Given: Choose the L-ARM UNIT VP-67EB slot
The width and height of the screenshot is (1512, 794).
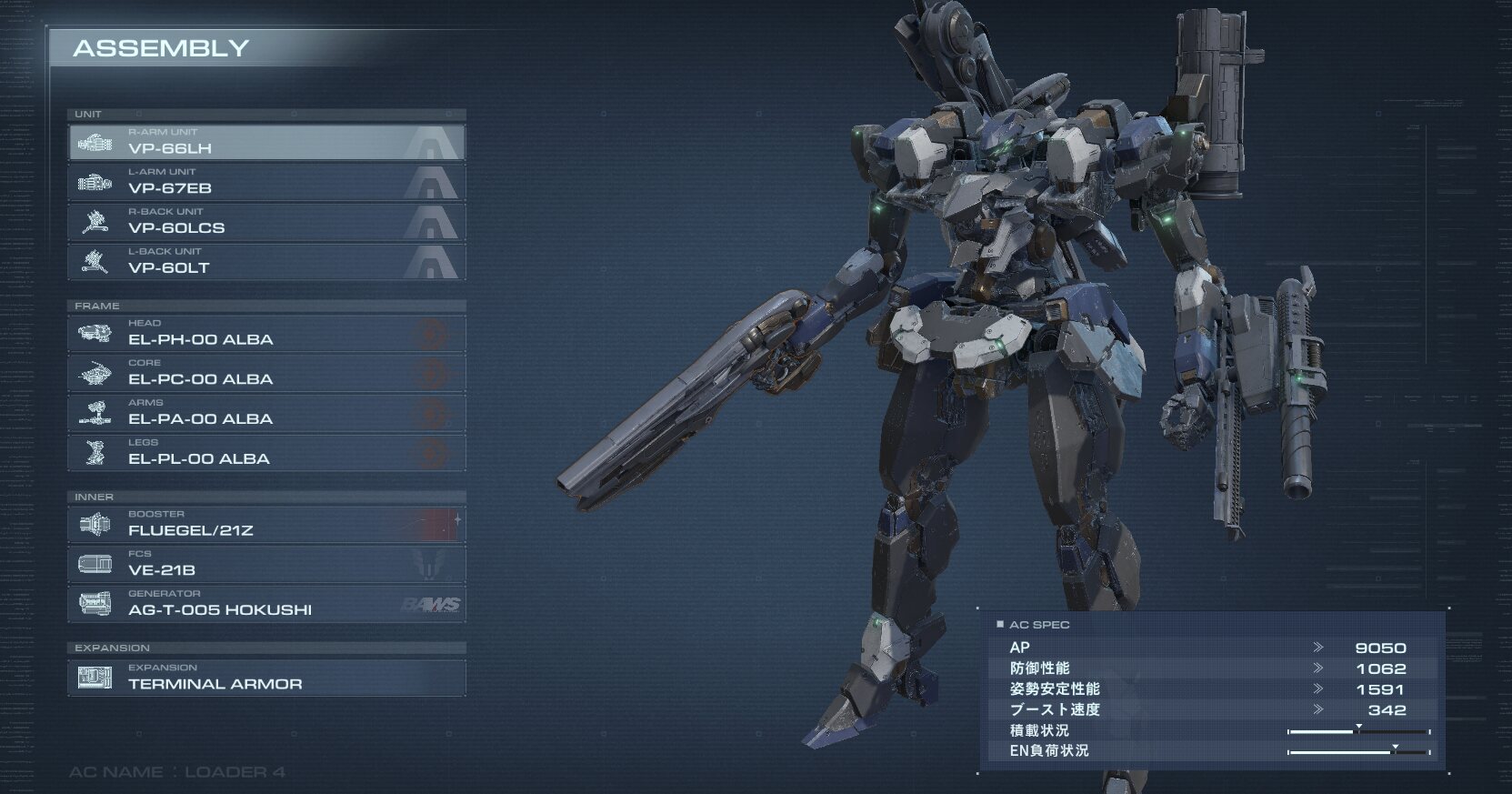Looking at the screenshot, I should pyautogui.click(x=266, y=182).
